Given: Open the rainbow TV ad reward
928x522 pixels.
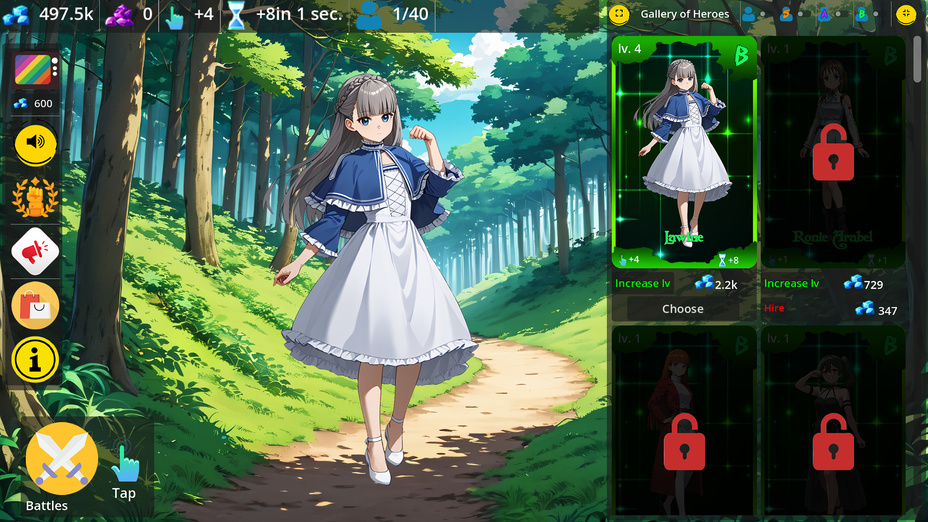Looking at the screenshot, I should tap(34, 70).
